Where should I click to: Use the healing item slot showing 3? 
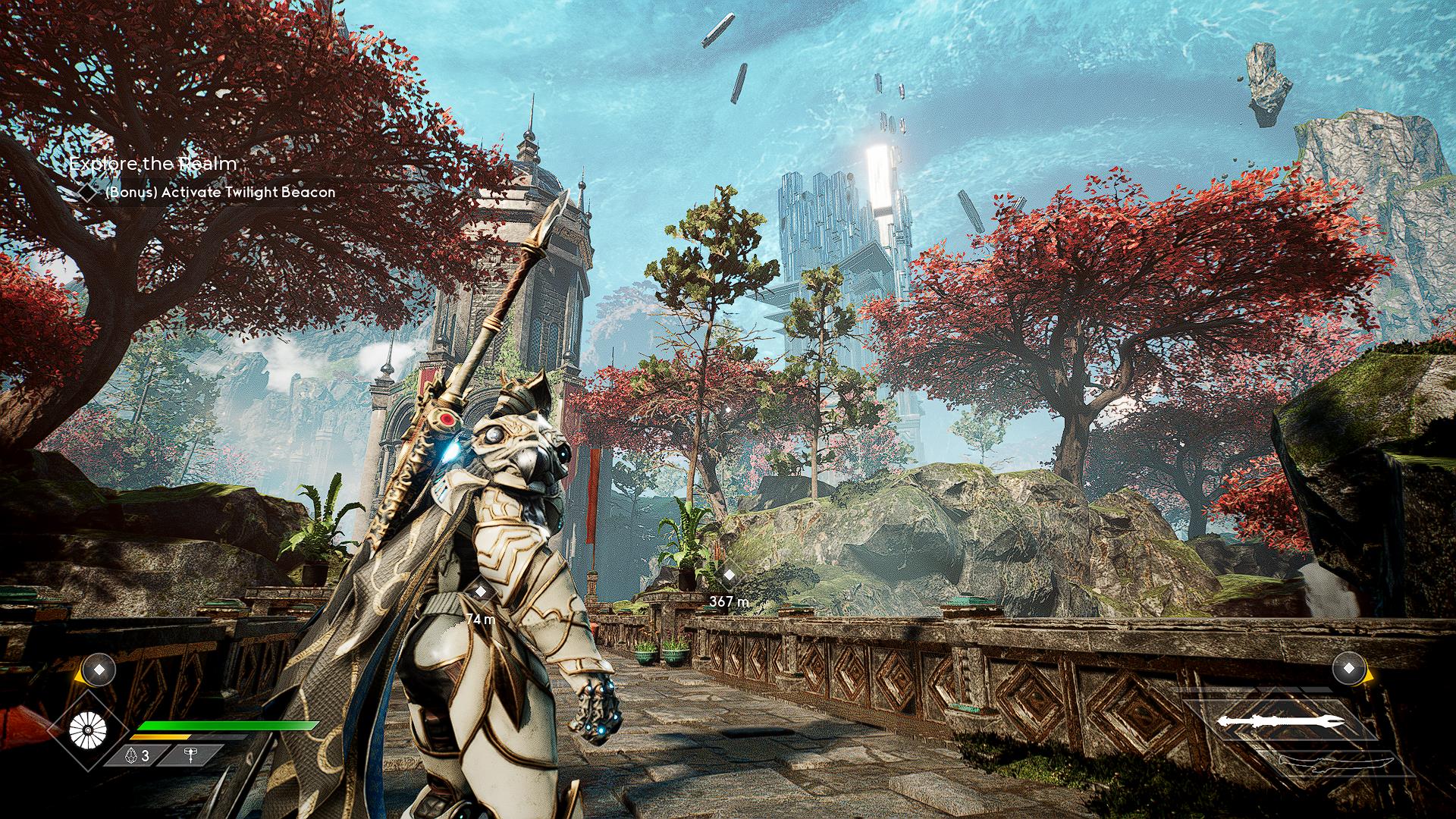[x=136, y=756]
